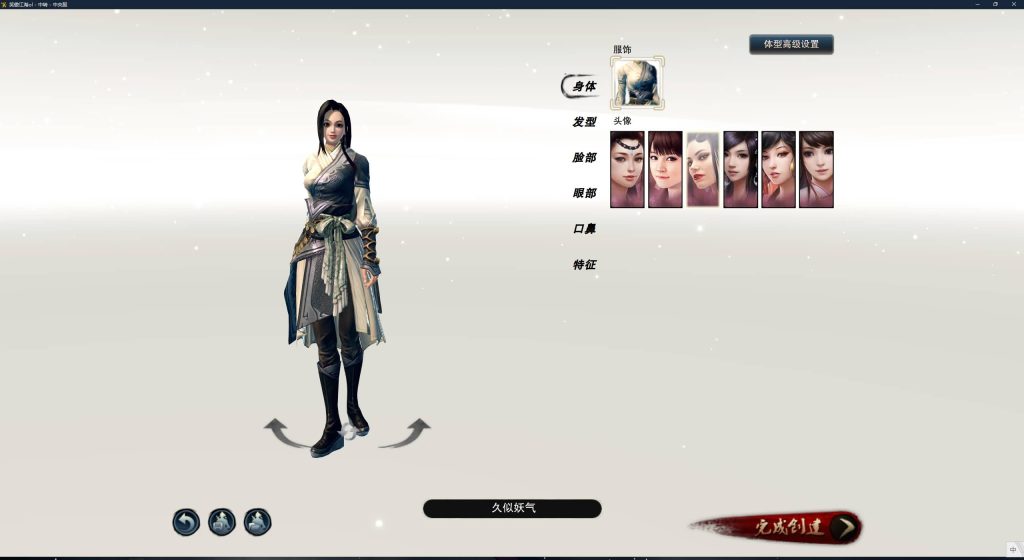Choose the fourth portrait with dark side-swept hair

click(x=741, y=169)
